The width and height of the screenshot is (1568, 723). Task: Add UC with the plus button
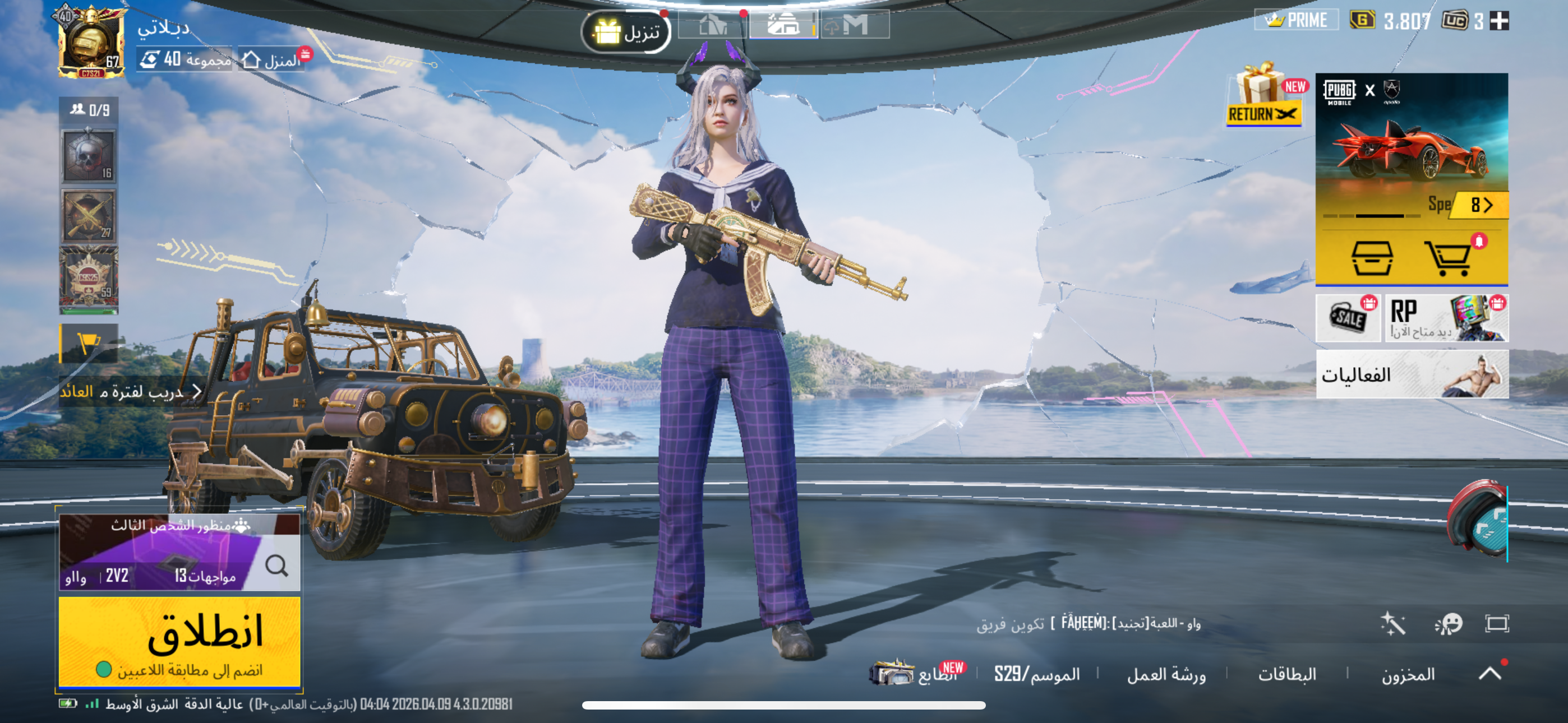pyautogui.click(x=1498, y=21)
